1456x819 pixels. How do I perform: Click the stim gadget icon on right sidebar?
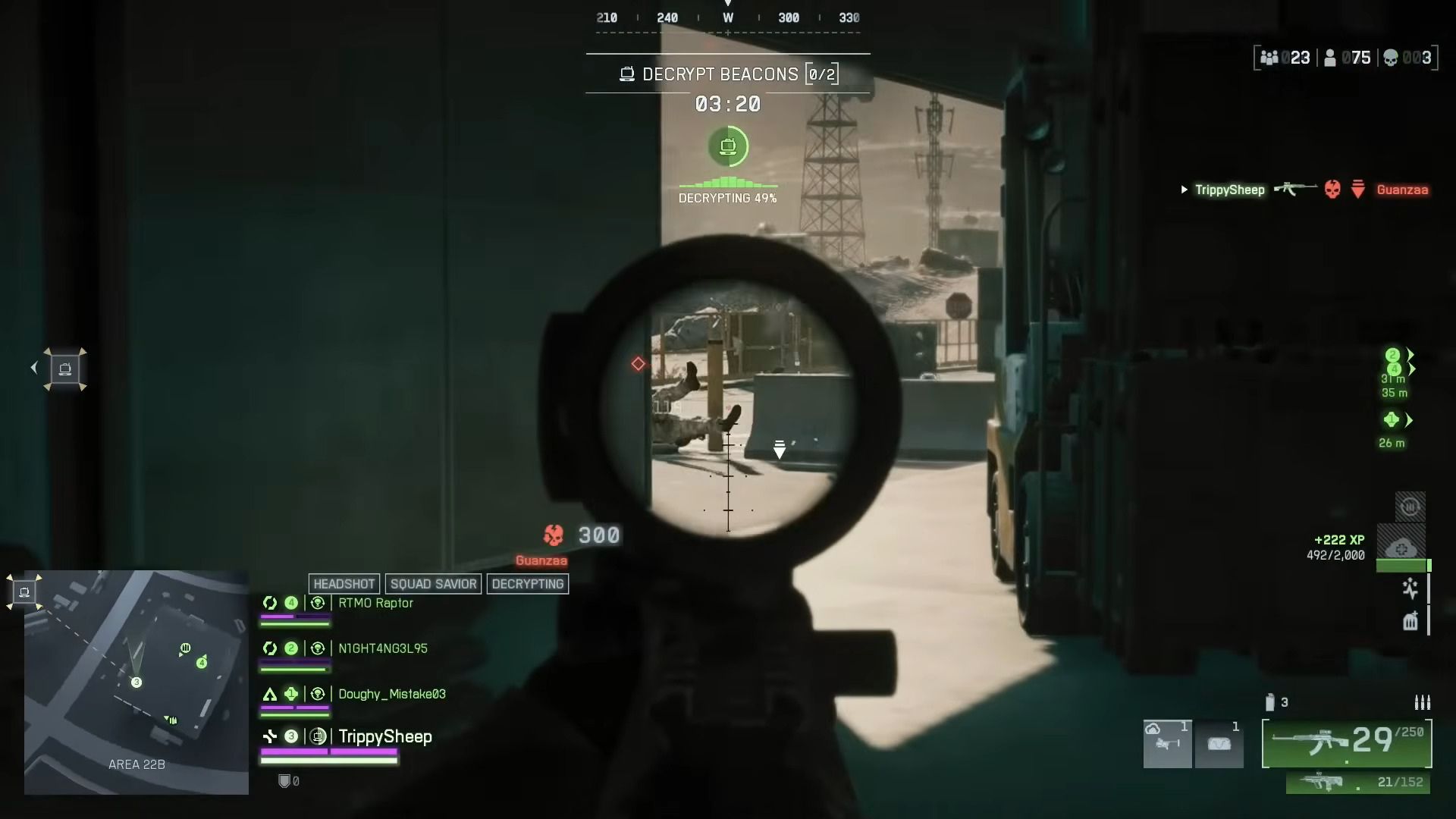pos(1410,590)
